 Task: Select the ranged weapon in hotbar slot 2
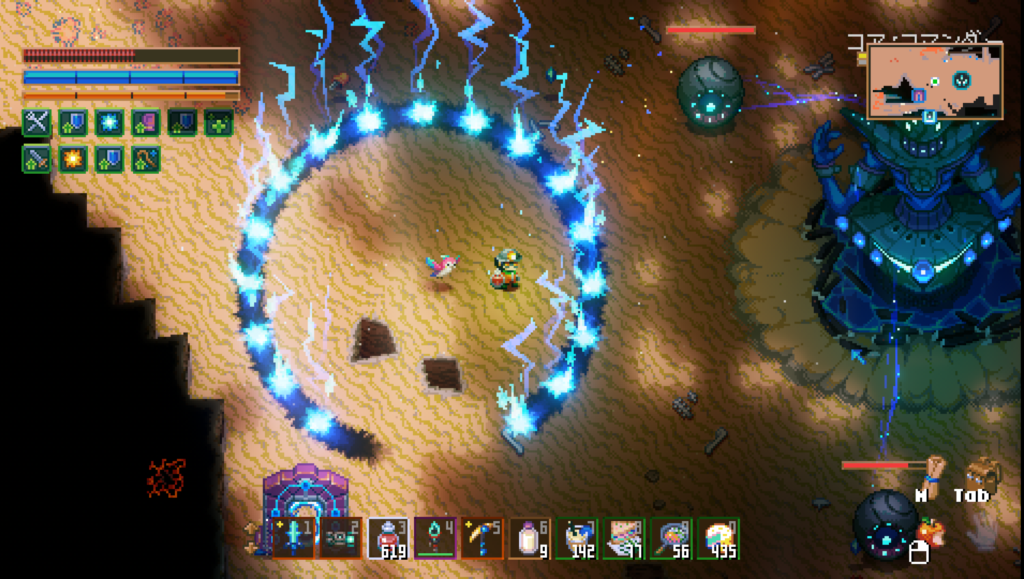(342, 538)
